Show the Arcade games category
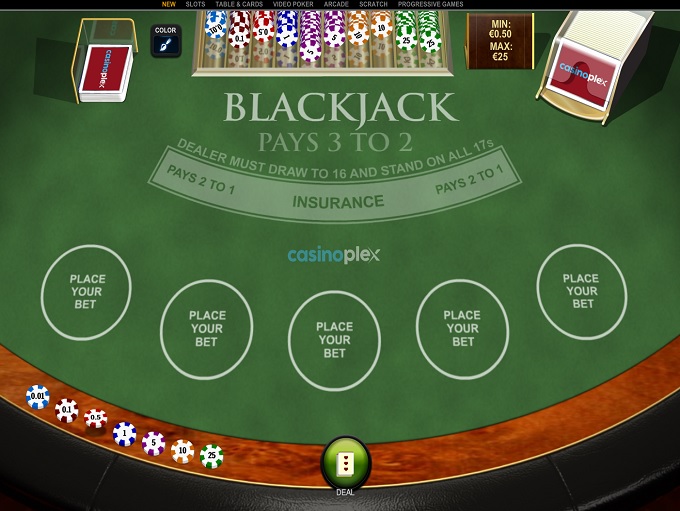 336,4
